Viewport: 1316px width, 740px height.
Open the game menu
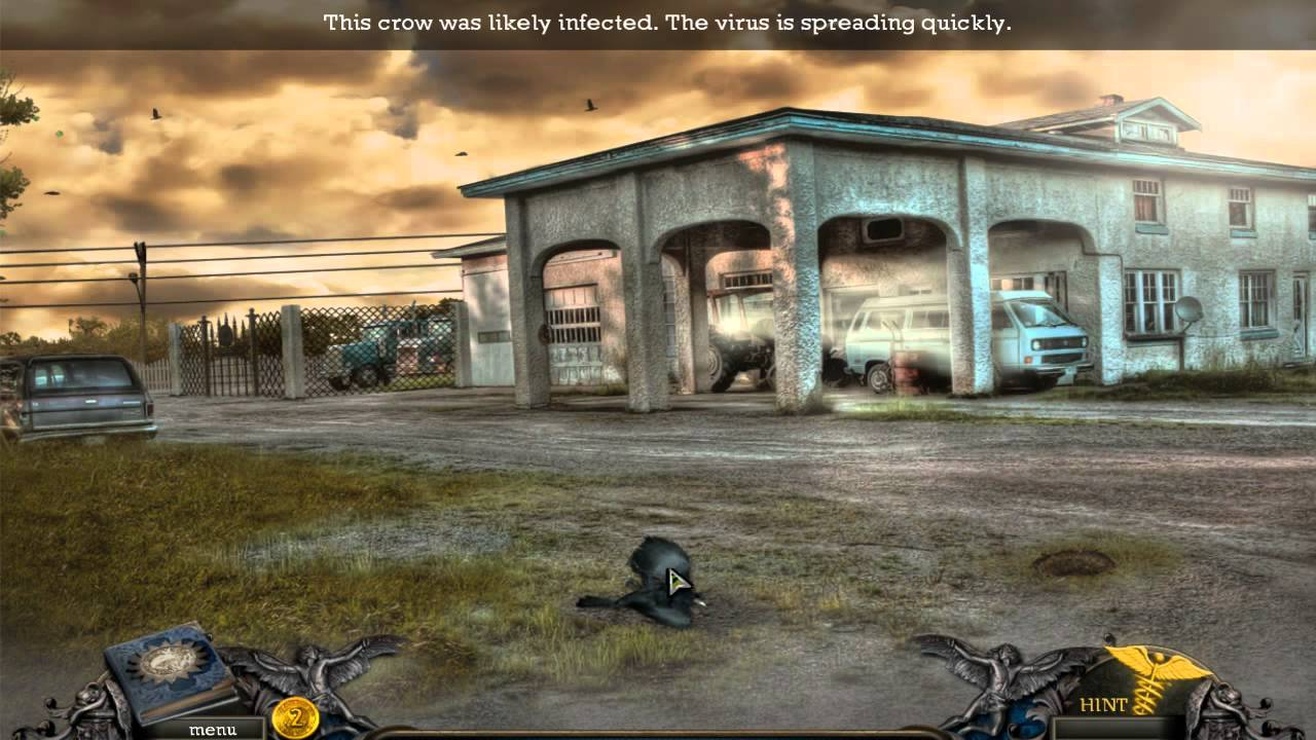coord(212,729)
